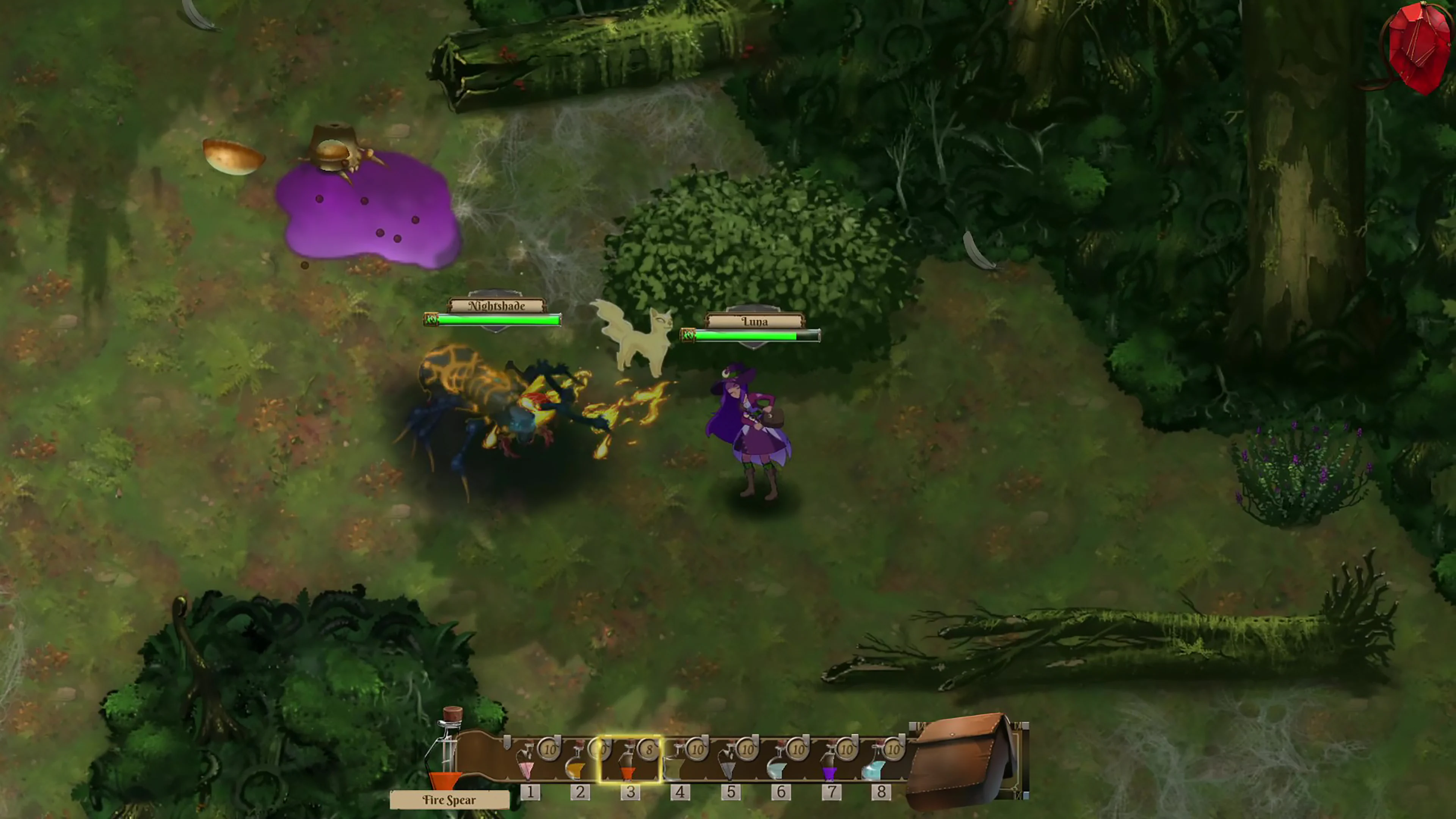The width and height of the screenshot is (1456, 819).
Task: Click the Luna nameplate banner
Action: point(755,321)
